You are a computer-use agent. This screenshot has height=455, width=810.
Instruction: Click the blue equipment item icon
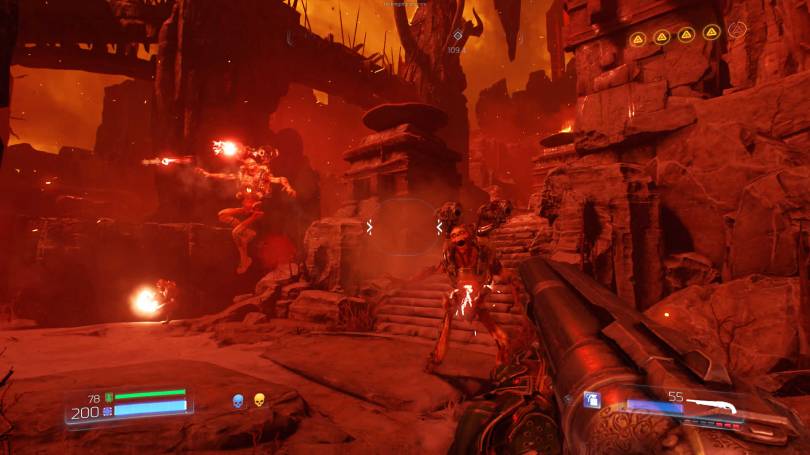pyautogui.click(x=592, y=400)
